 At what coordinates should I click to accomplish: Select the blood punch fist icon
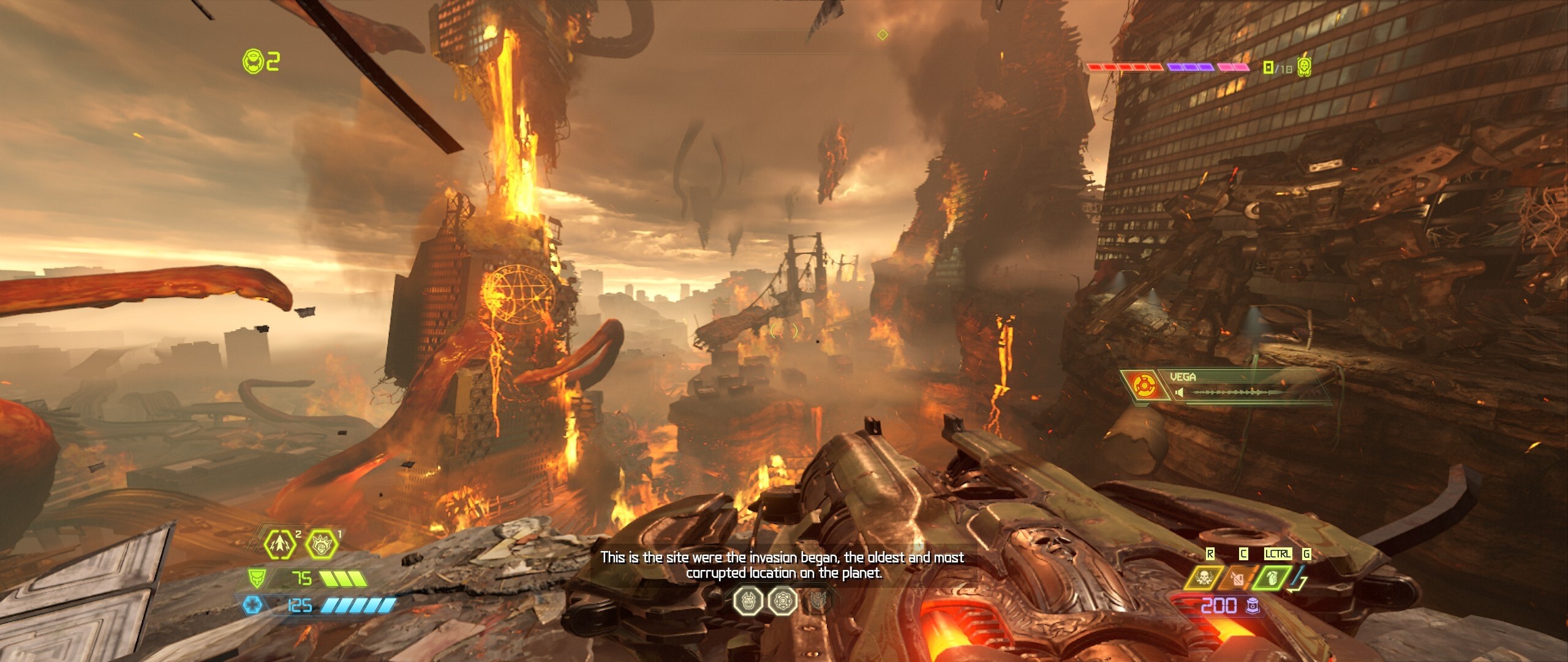coord(322,544)
